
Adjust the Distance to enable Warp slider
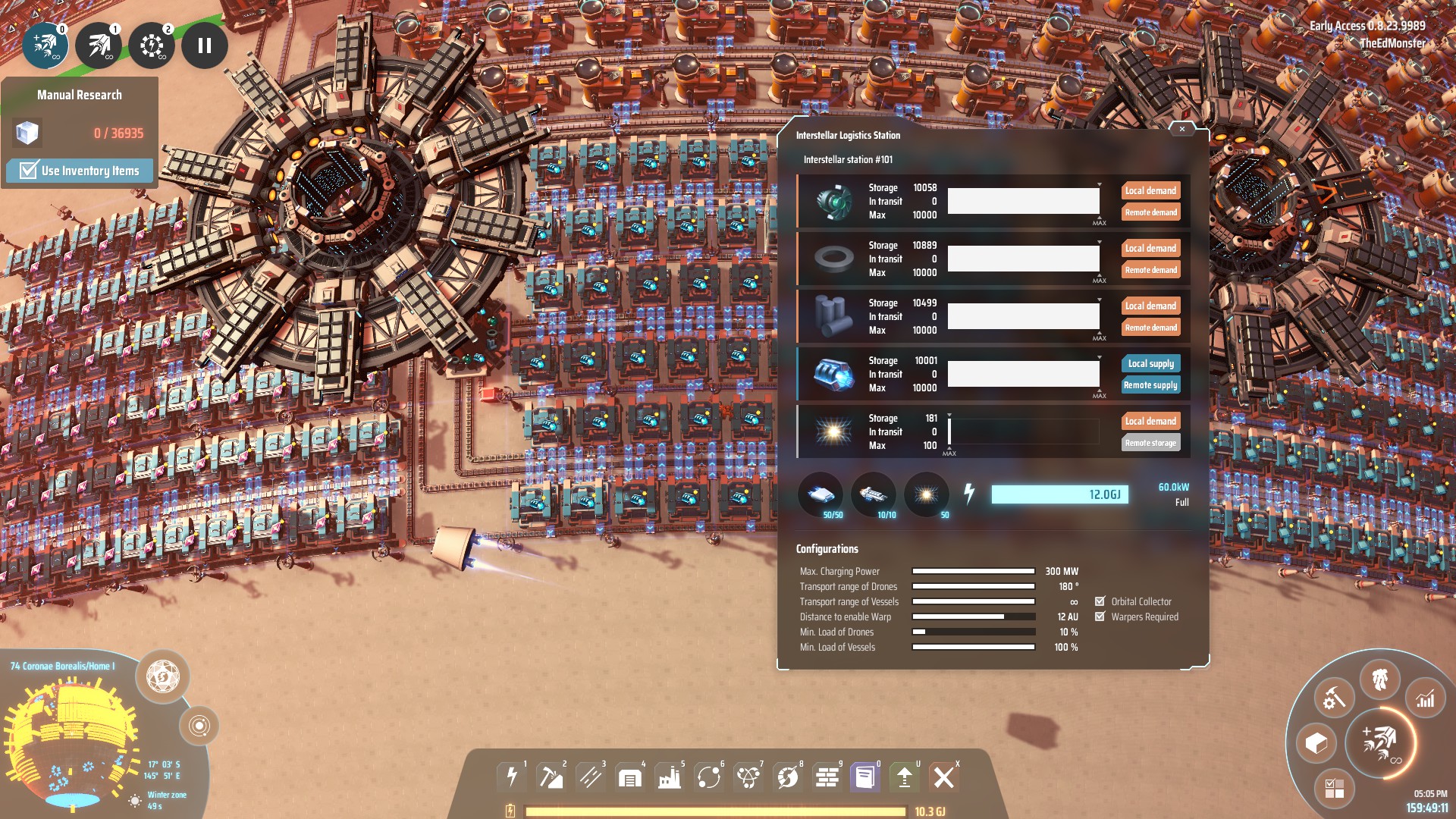[x=973, y=617]
